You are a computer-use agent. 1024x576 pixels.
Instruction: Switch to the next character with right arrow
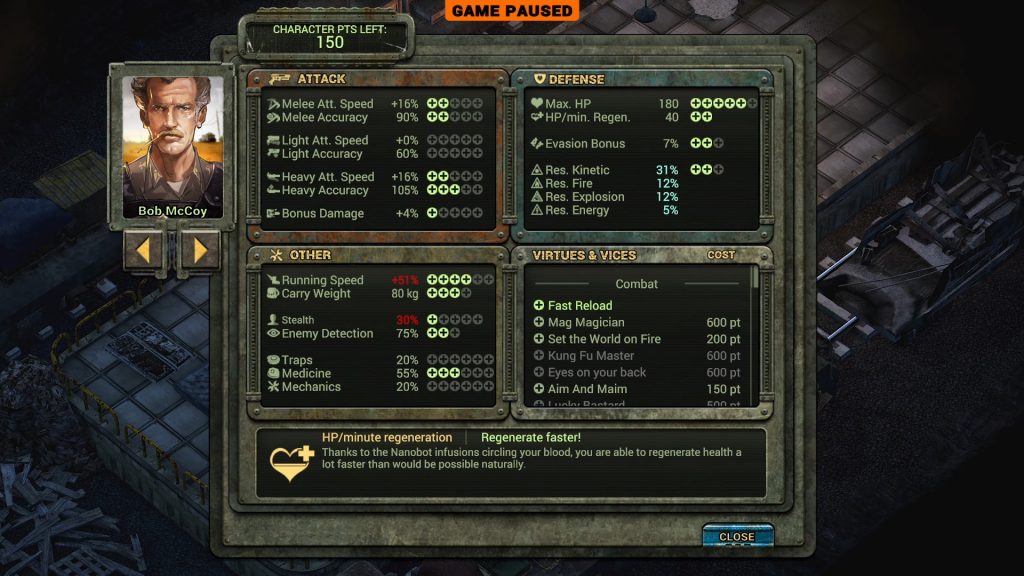coord(200,250)
